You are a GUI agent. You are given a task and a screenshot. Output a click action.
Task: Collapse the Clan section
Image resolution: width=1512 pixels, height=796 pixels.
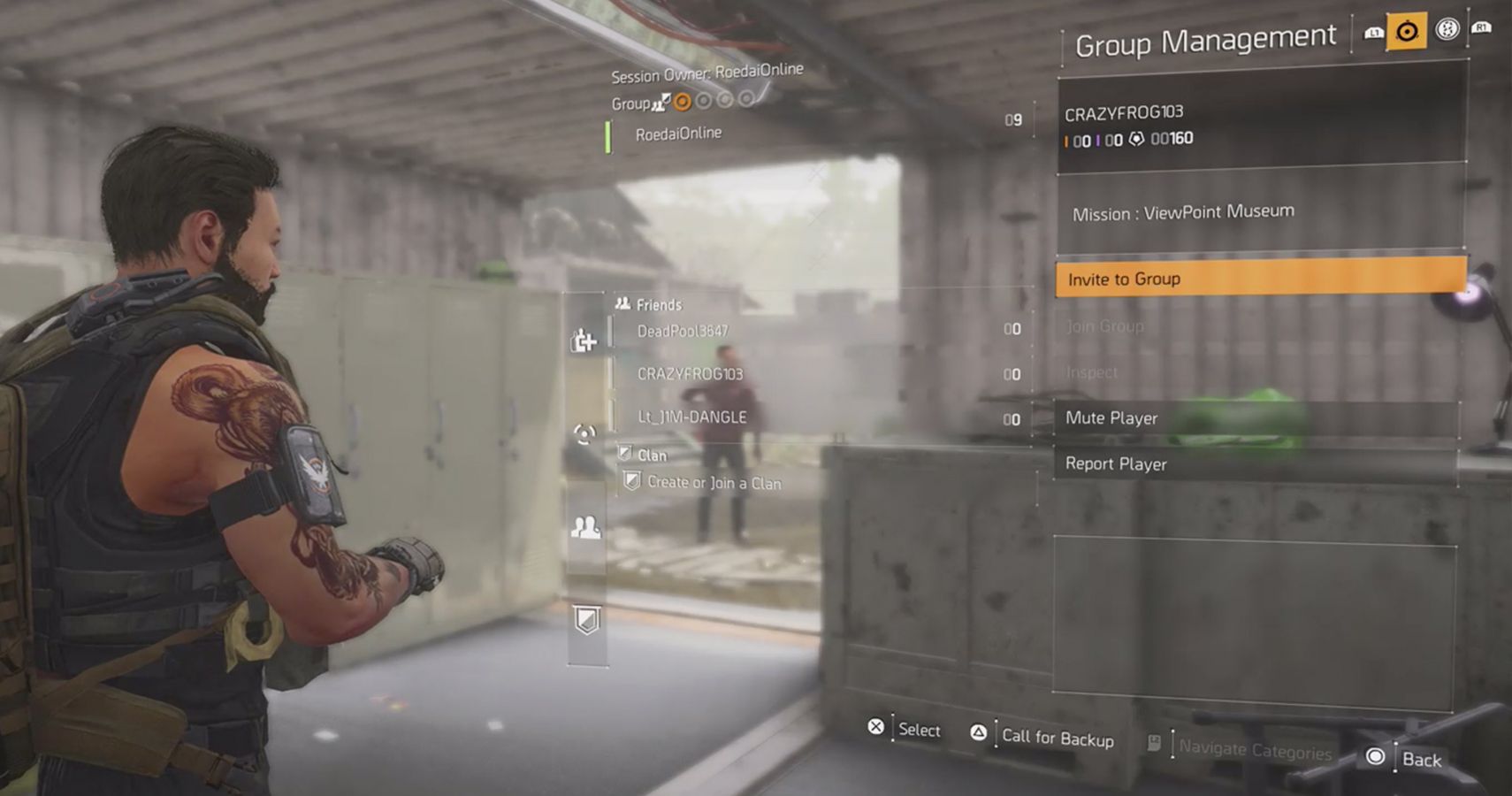pos(654,455)
